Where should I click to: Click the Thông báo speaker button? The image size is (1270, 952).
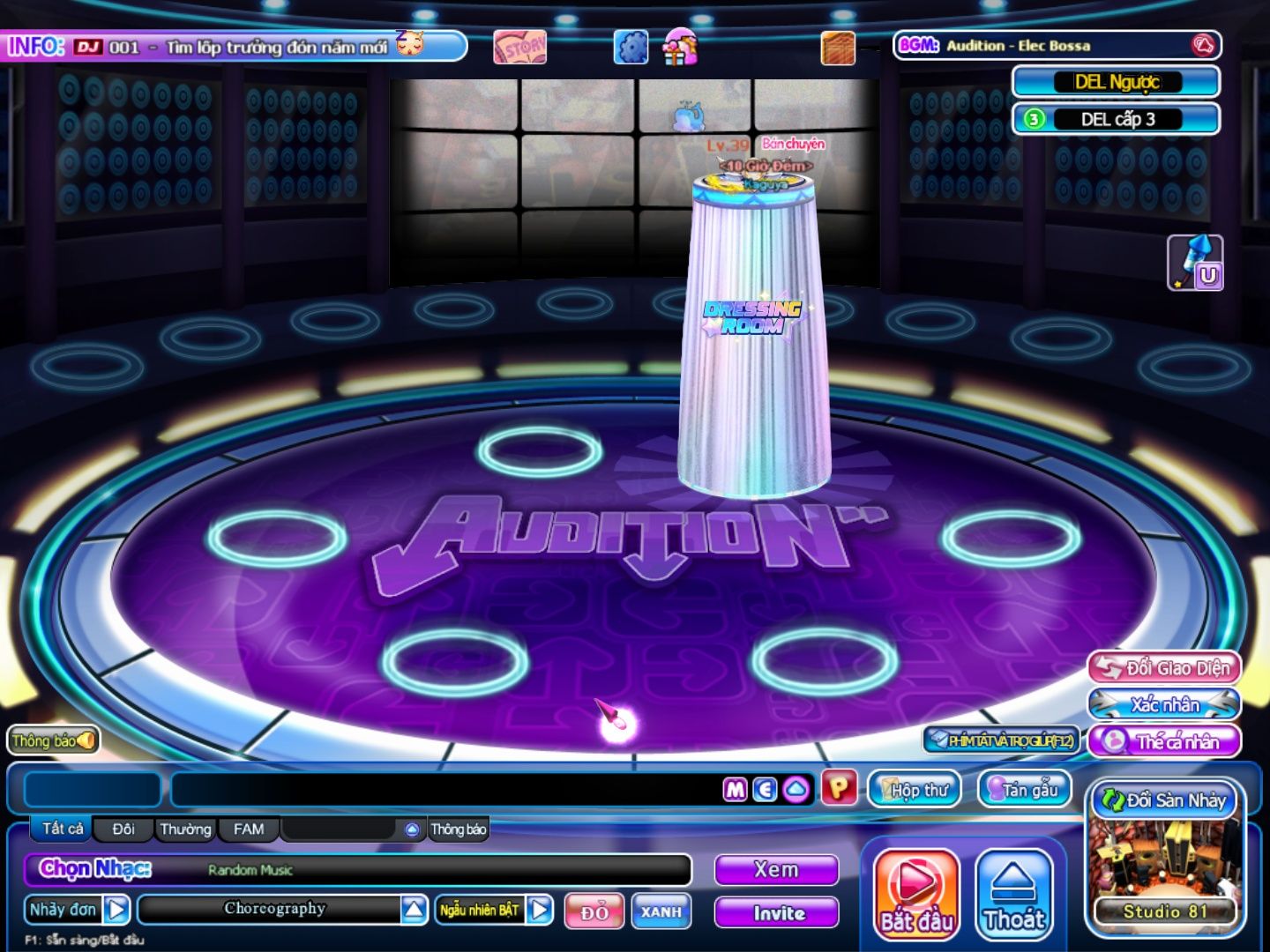pos(53,740)
